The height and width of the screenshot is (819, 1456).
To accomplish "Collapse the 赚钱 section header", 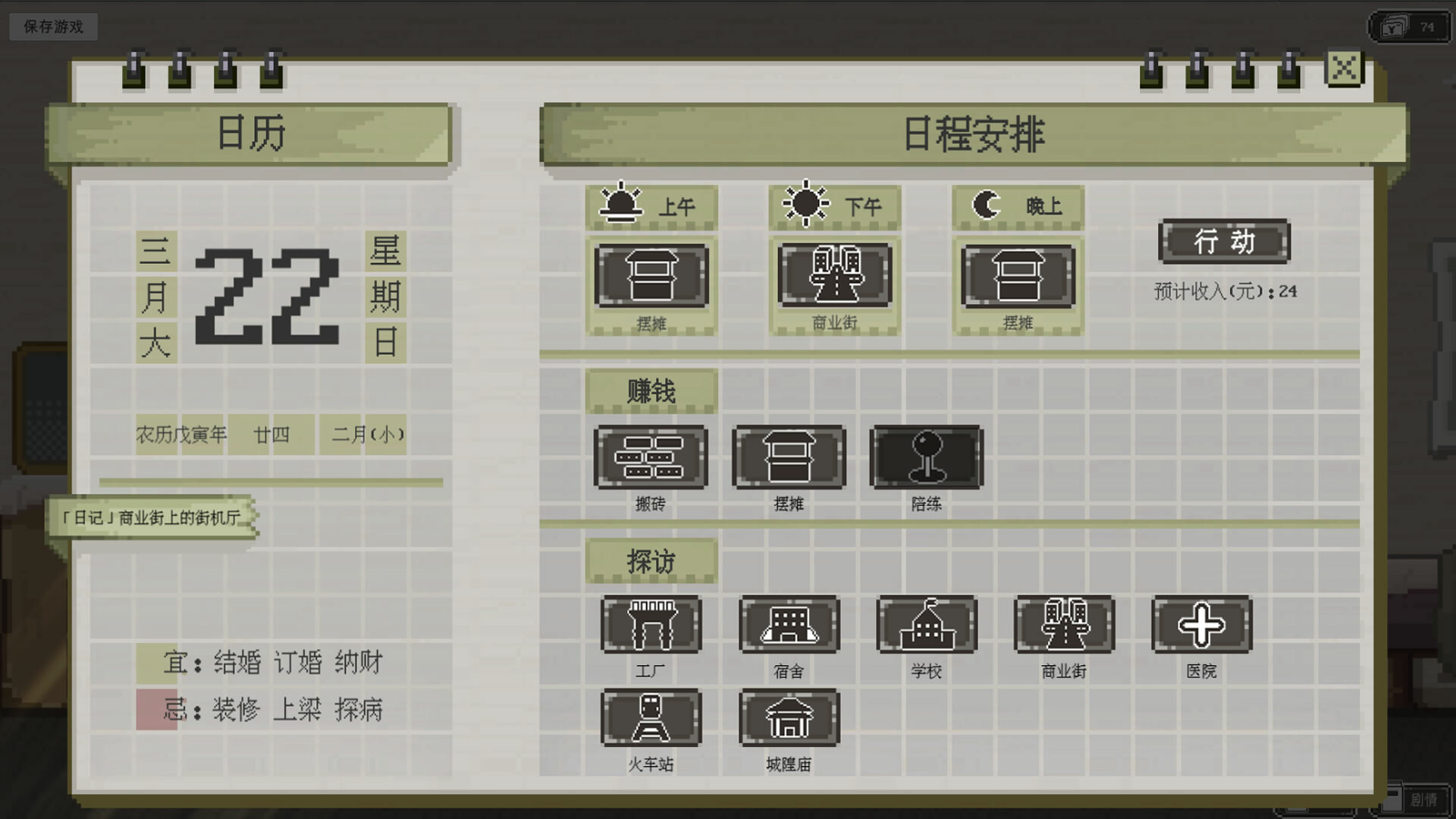I will 651,391.
